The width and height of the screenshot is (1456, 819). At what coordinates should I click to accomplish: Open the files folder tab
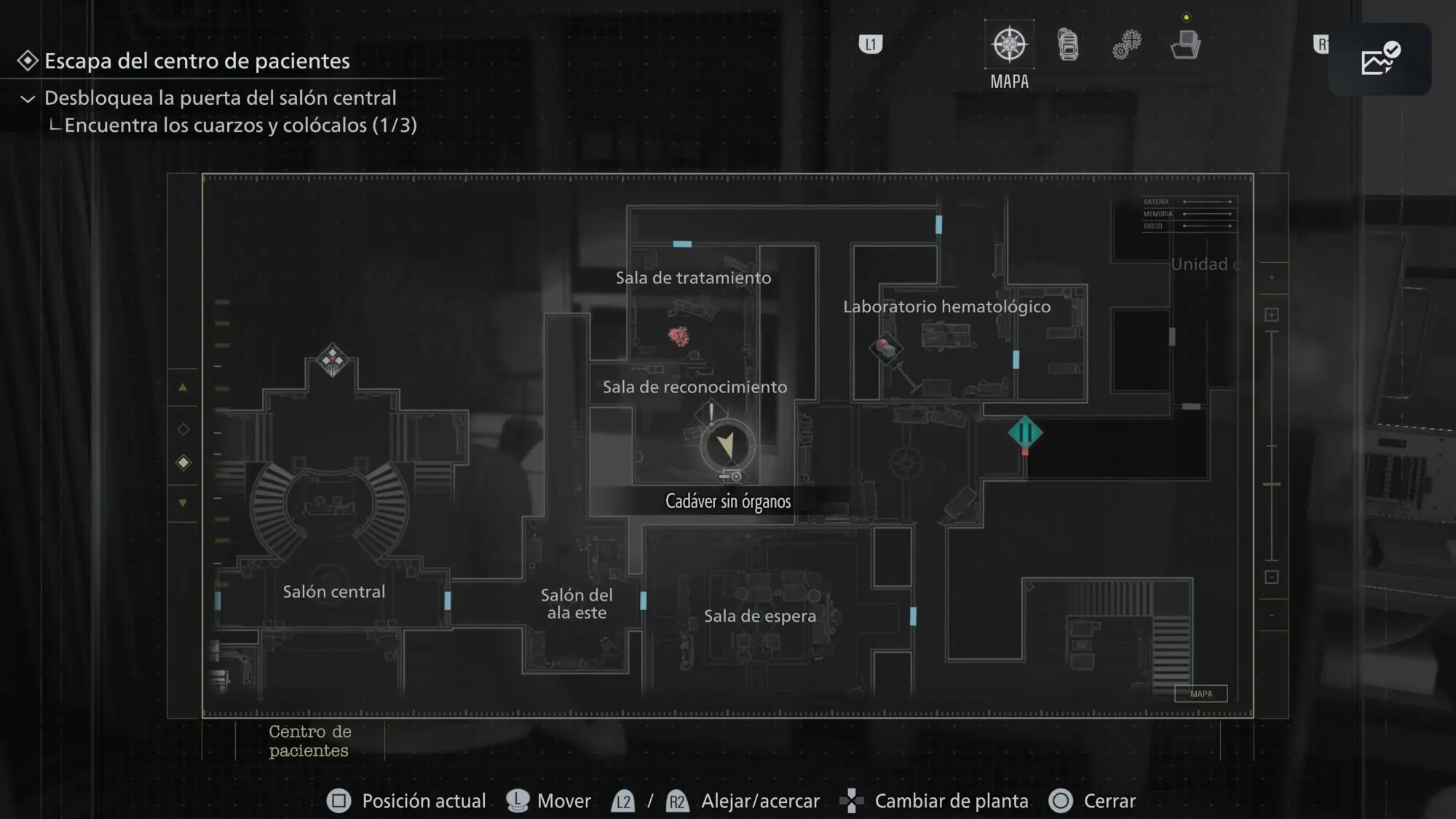[1185, 45]
